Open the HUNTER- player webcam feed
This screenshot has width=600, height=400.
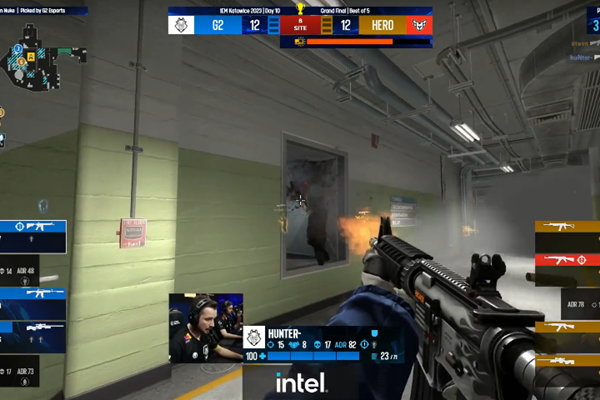click(205, 326)
